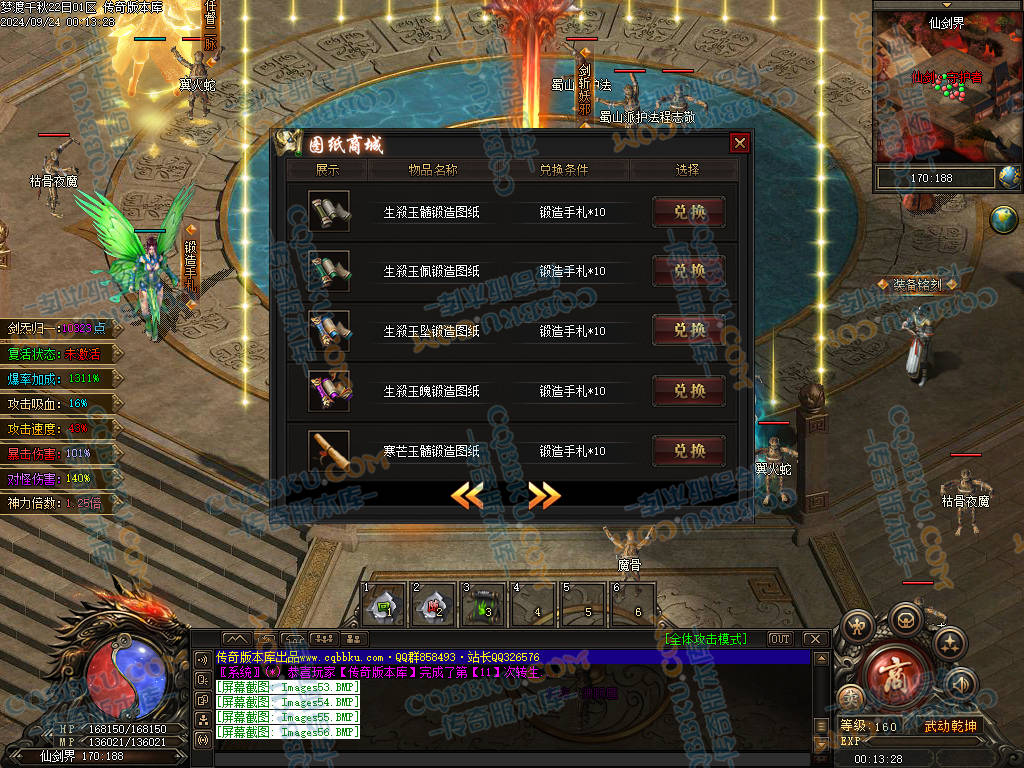Click the 武动乾坤 button
Viewport: 1024px width, 768px height.
pos(949,726)
